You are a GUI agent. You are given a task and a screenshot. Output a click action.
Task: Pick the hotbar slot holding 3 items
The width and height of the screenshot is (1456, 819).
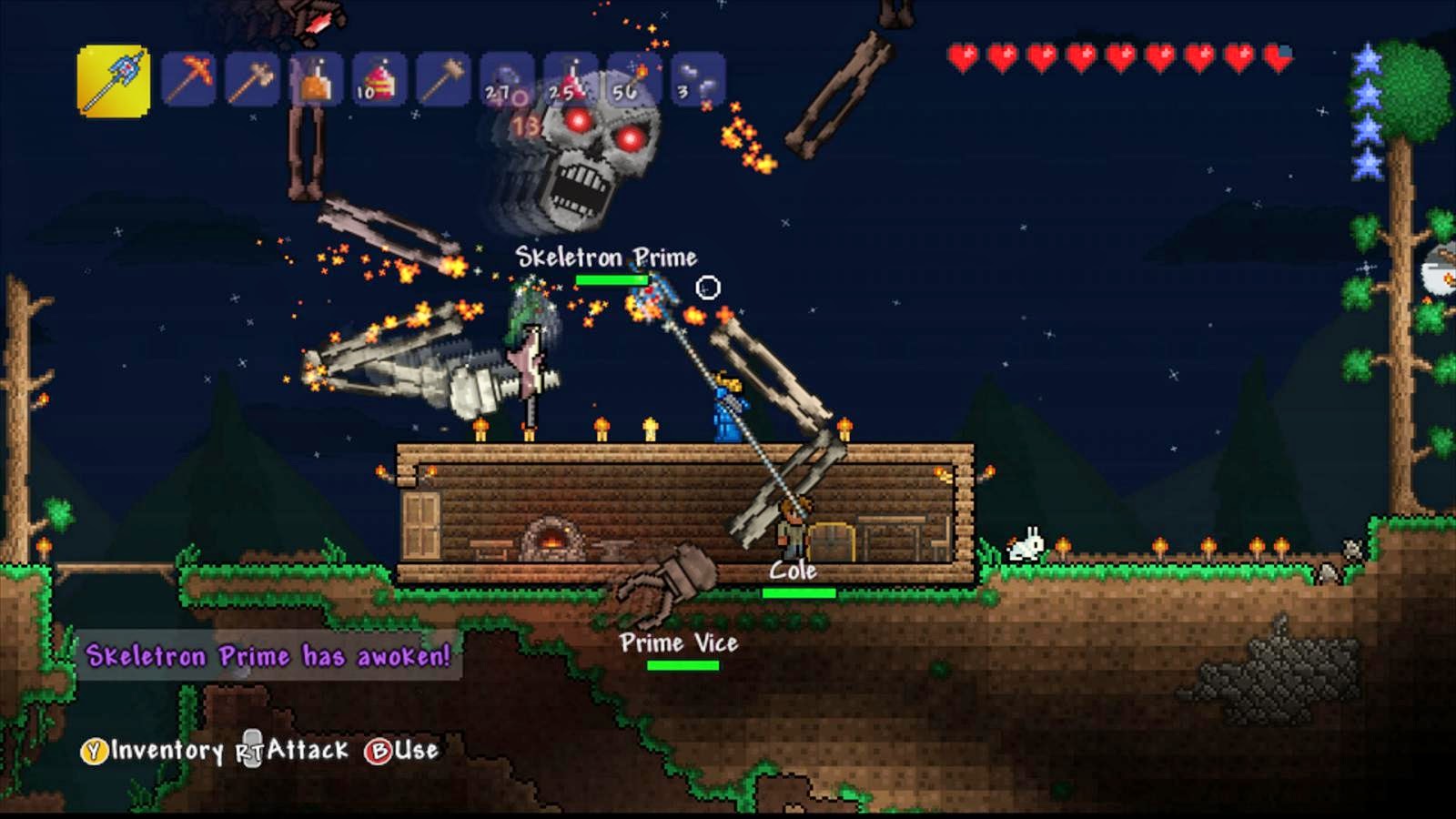[x=698, y=79]
